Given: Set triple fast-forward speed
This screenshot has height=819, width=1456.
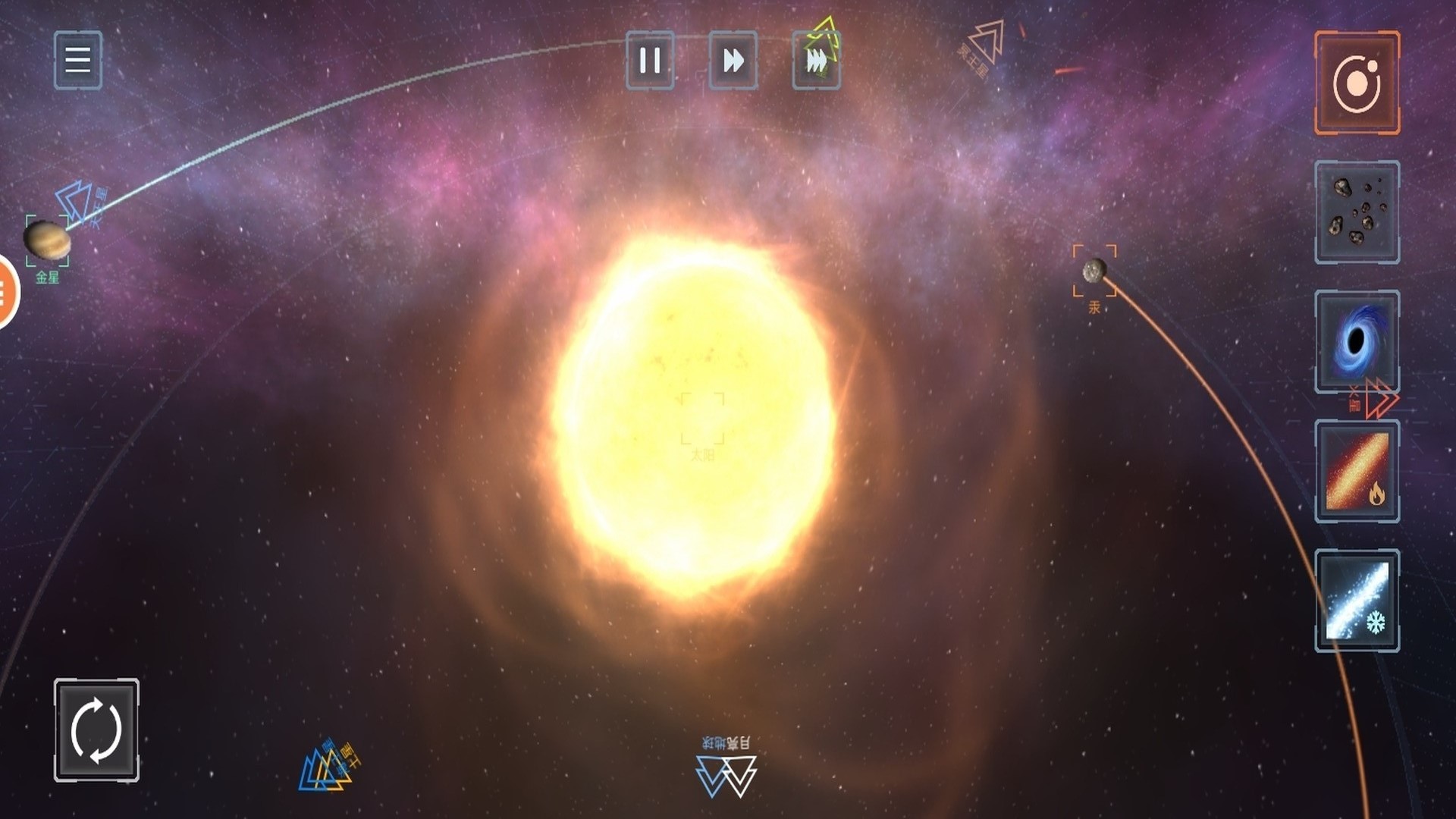Looking at the screenshot, I should coord(816,61).
